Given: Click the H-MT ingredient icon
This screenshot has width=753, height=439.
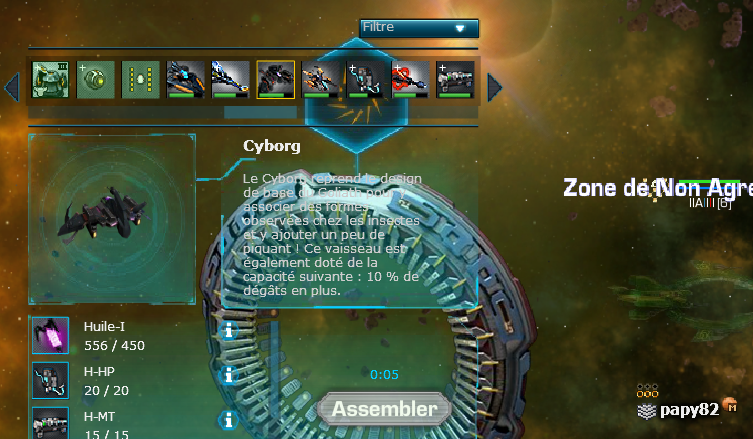Looking at the screenshot, I should click(x=50, y=422).
